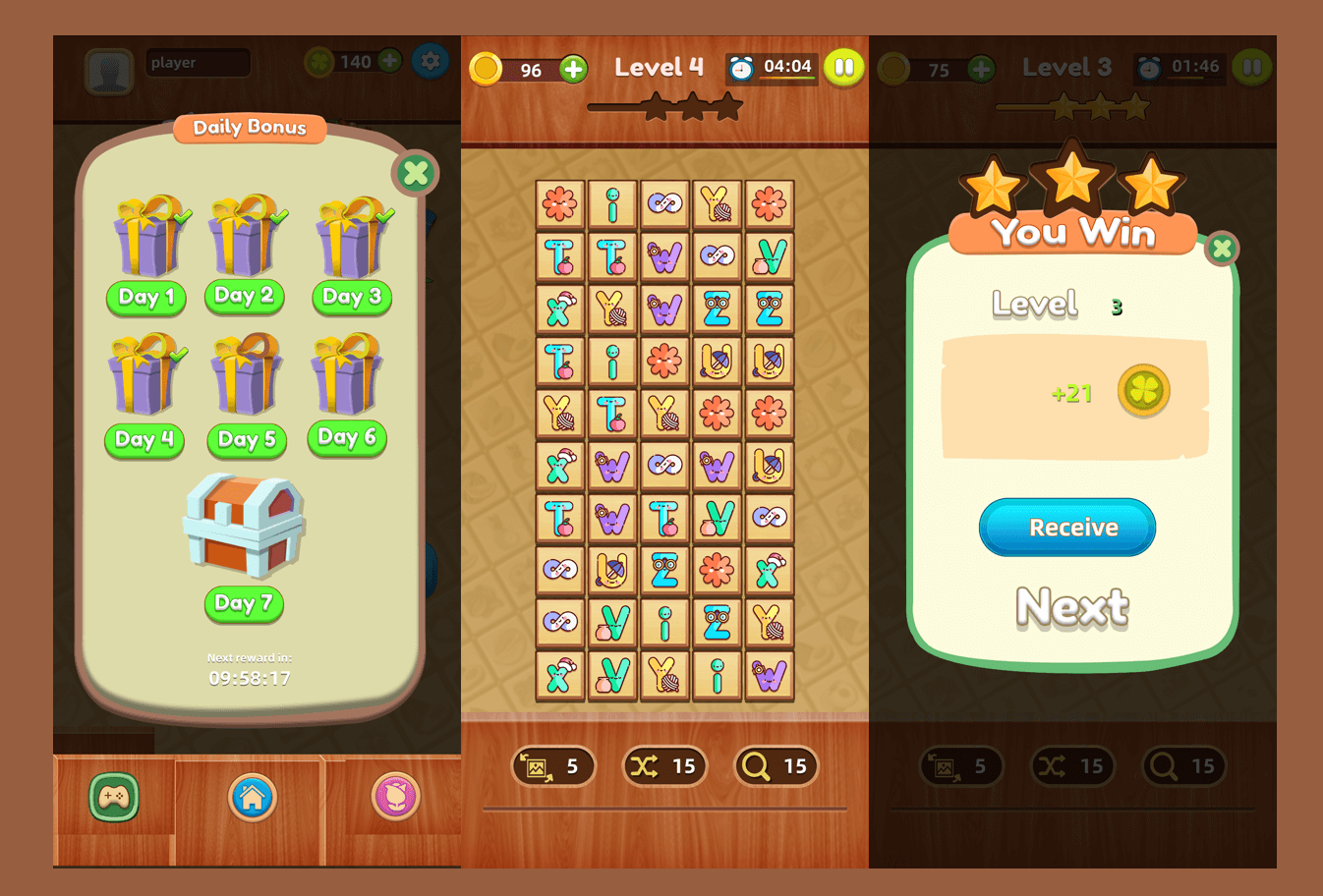
Task: Continue to the Next level
Action: tap(1072, 607)
